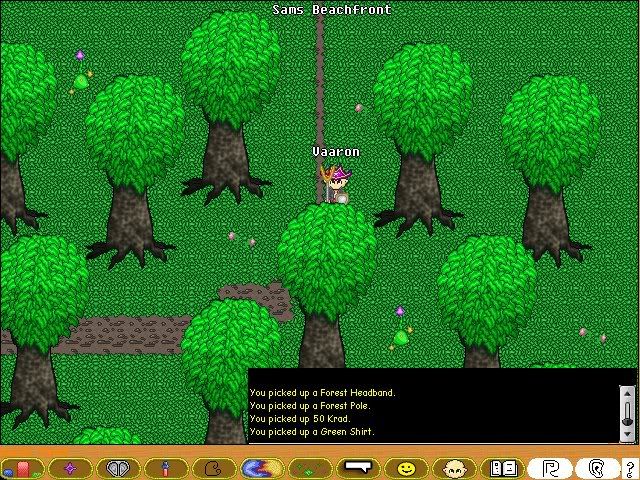640x480 pixels.
Task: Click the white spiral glyph button
Action: coord(550,467)
